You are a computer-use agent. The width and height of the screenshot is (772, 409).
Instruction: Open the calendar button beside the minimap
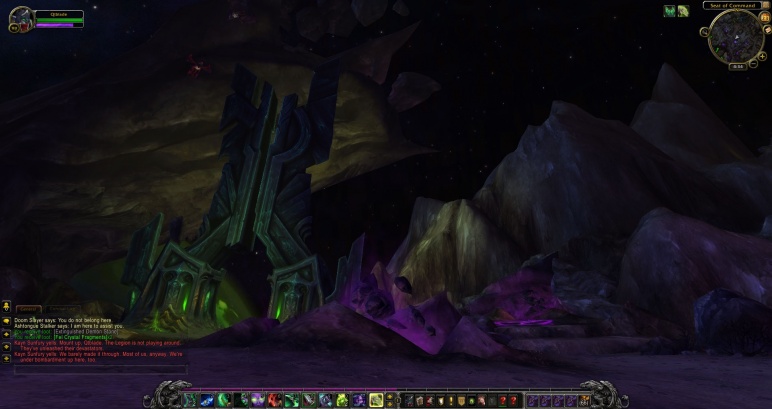pos(762,17)
